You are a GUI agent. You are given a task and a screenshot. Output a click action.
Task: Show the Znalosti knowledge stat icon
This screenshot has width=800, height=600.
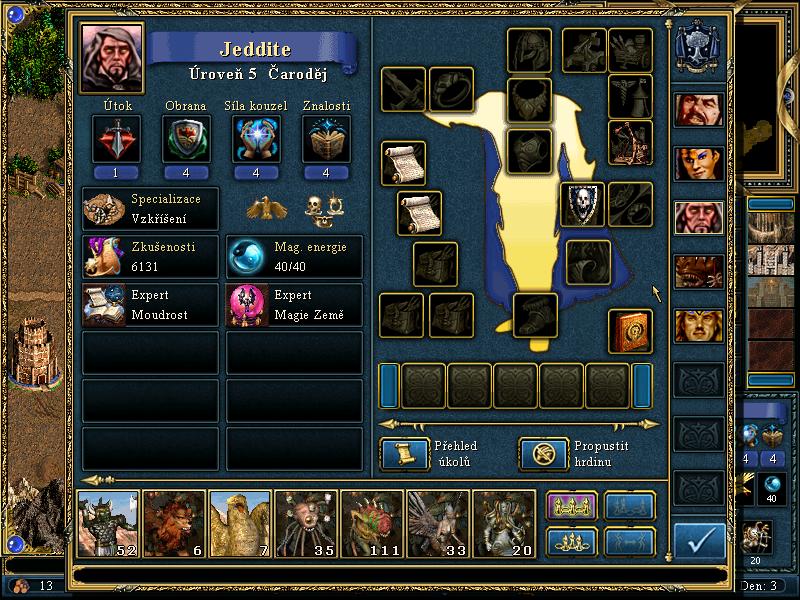[326, 138]
